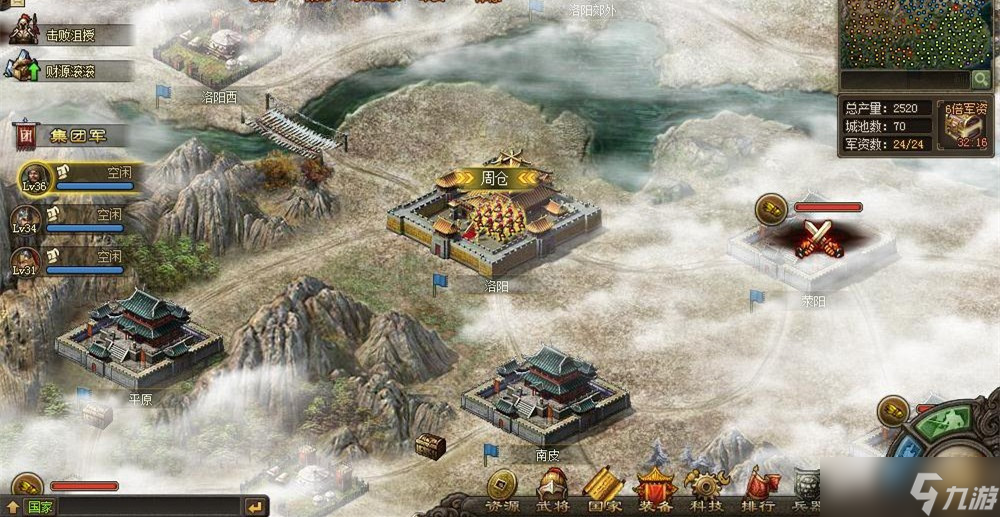Claim the 6倍军资 treasure chest
Viewport: 1000px width, 517px height.
coord(964,124)
